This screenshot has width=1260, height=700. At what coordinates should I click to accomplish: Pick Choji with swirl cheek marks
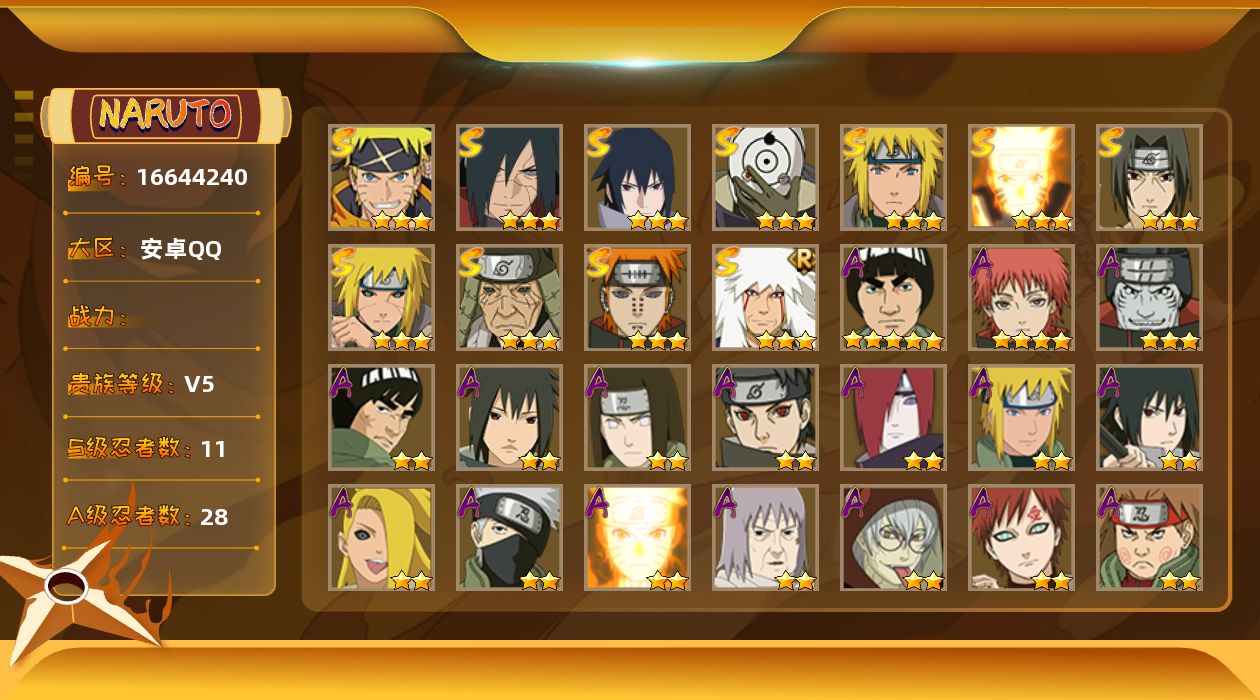pos(1149,537)
